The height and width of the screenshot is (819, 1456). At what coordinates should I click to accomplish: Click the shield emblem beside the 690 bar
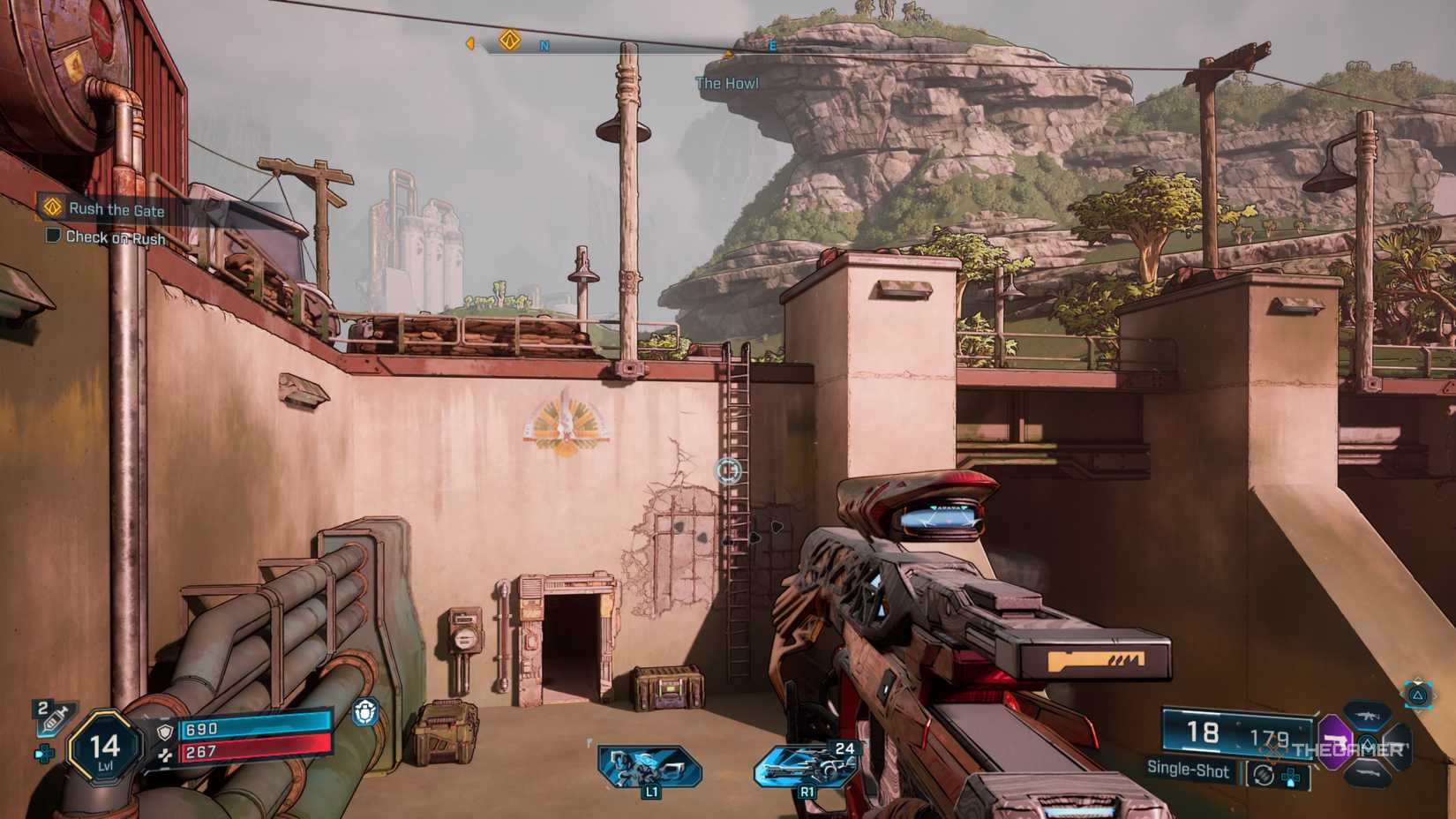(165, 732)
